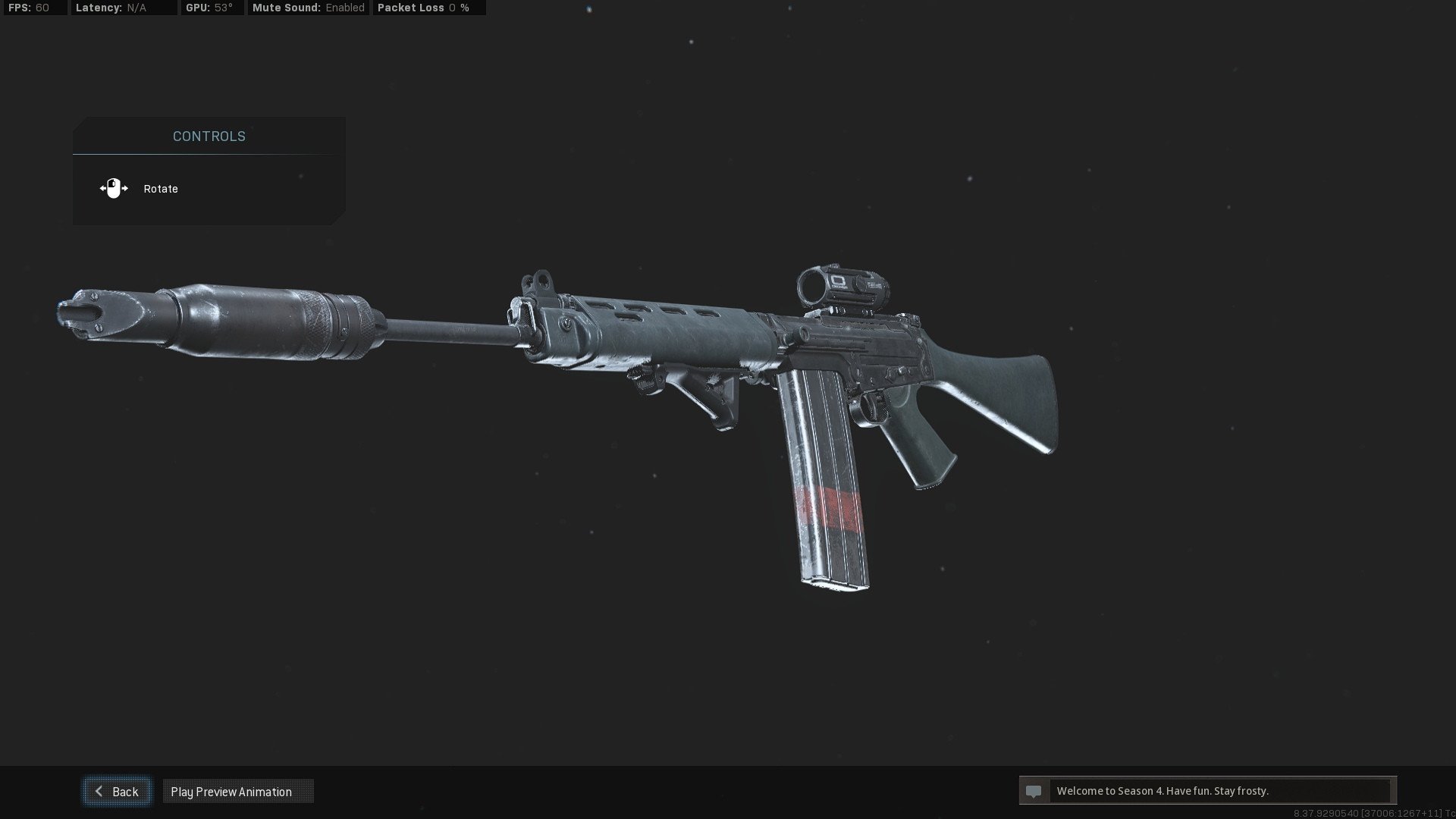Click the back chevron arrow icon
This screenshot has width=1456, height=819.
(x=99, y=791)
